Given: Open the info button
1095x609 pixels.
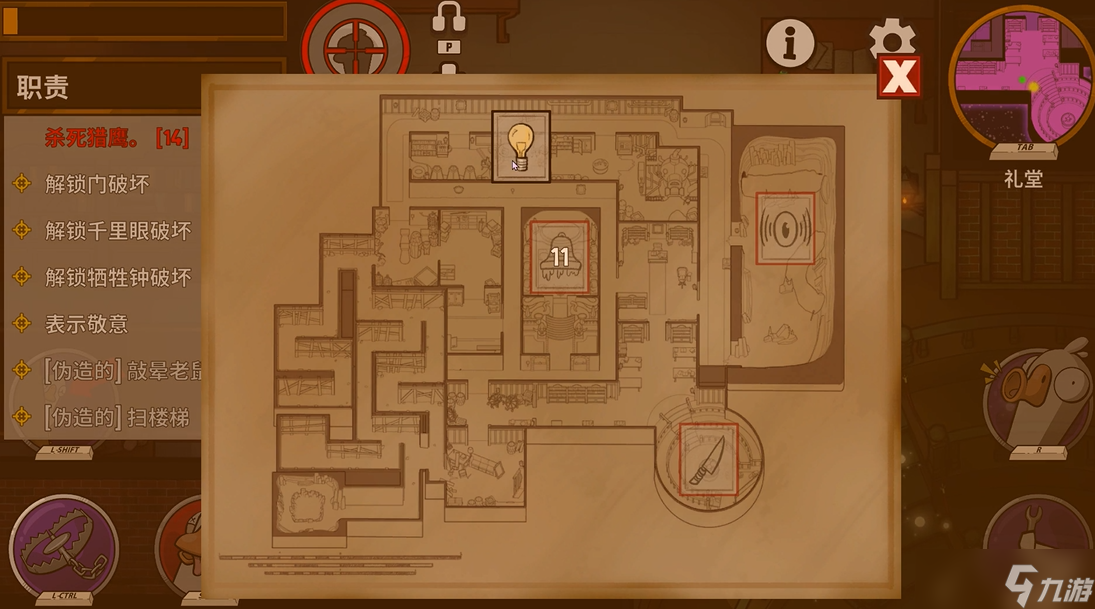Looking at the screenshot, I should [x=789, y=42].
